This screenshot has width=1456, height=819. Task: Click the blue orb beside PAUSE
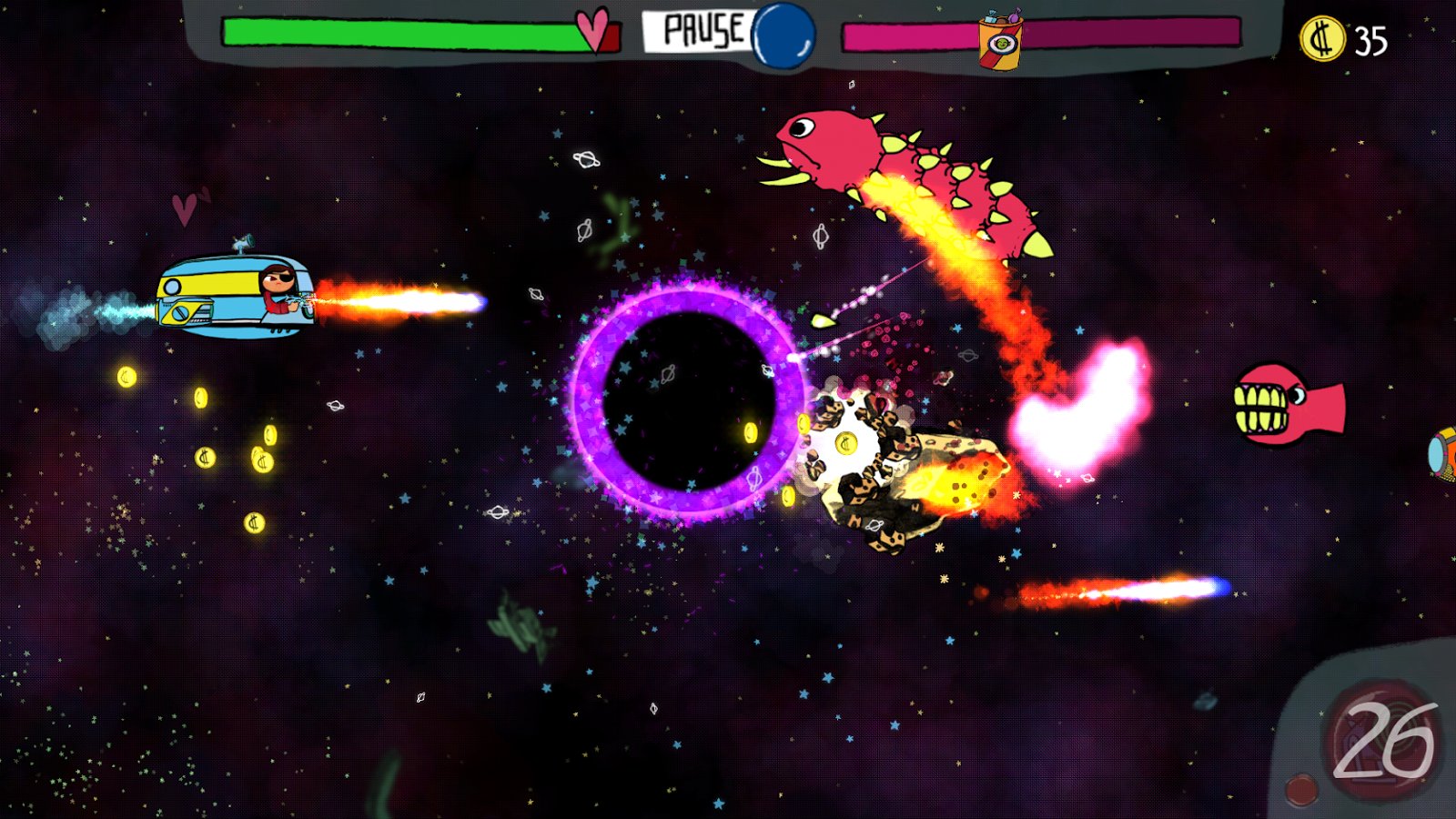pyautogui.click(x=784, y=36)
